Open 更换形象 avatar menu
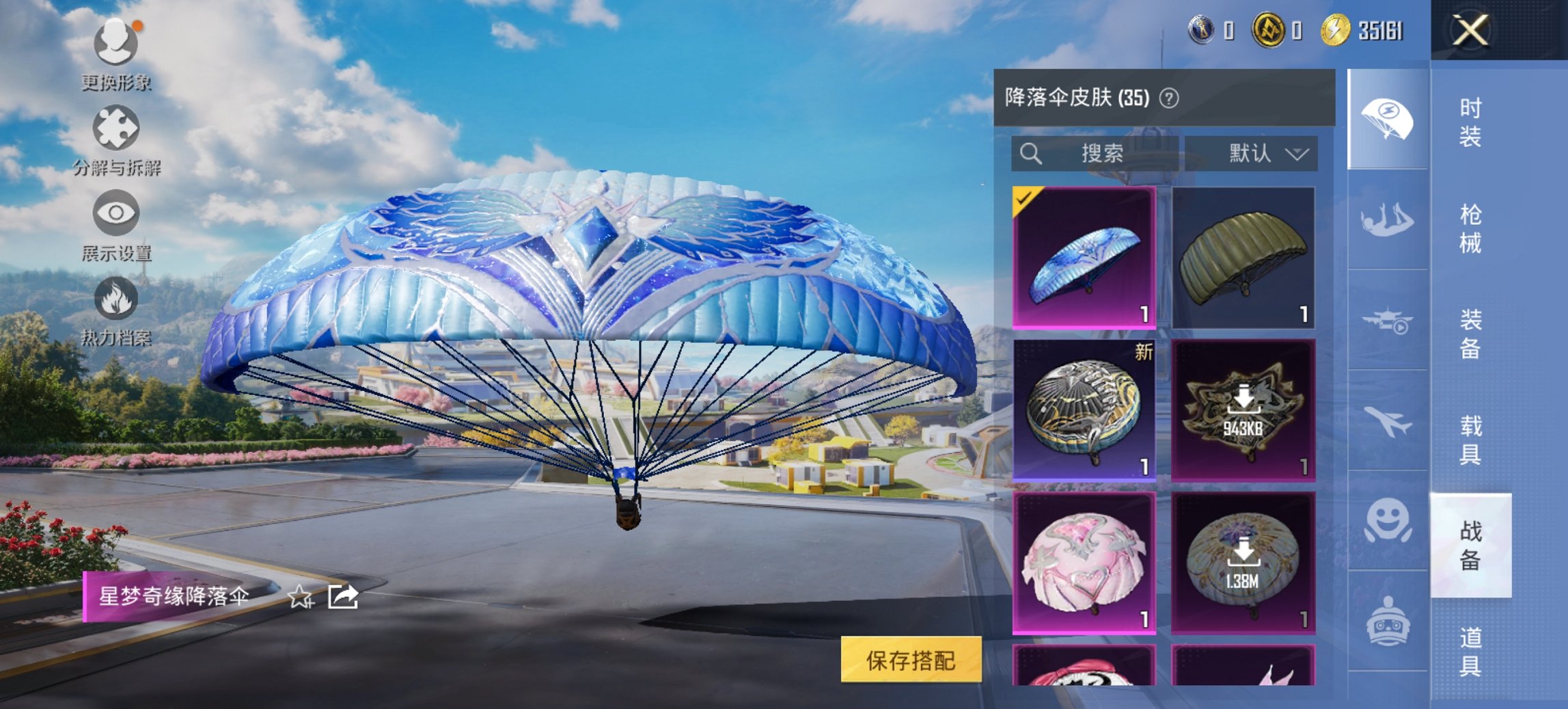The width and height of the screenshot is (1568, 709). point(116,41)
